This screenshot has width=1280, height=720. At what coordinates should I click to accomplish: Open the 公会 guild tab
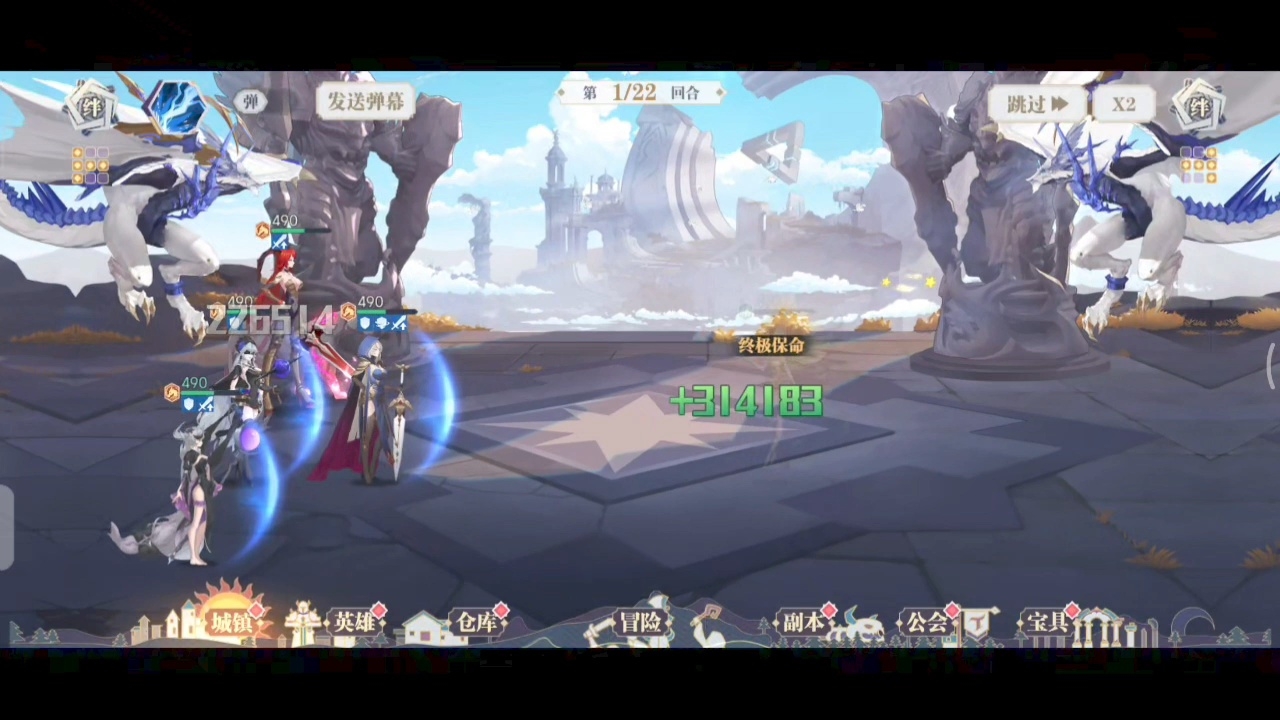click(x=926, y=622)
